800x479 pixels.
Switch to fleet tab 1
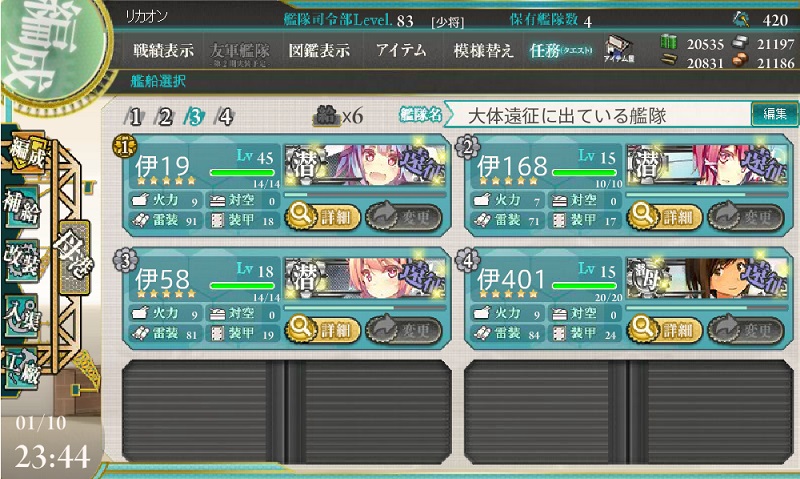tap(136, 116)
